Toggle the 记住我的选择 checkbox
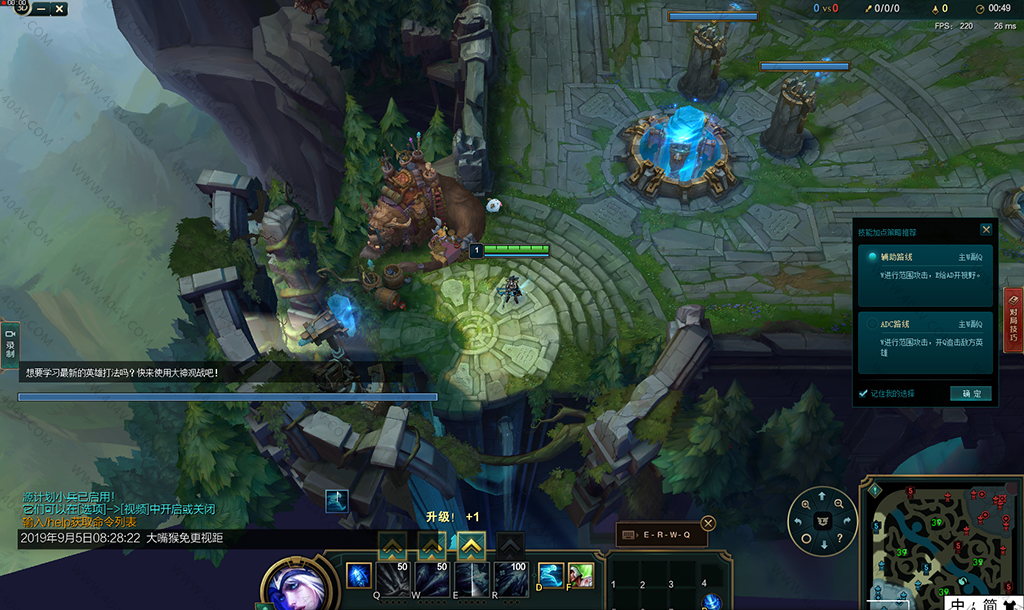 864,394
